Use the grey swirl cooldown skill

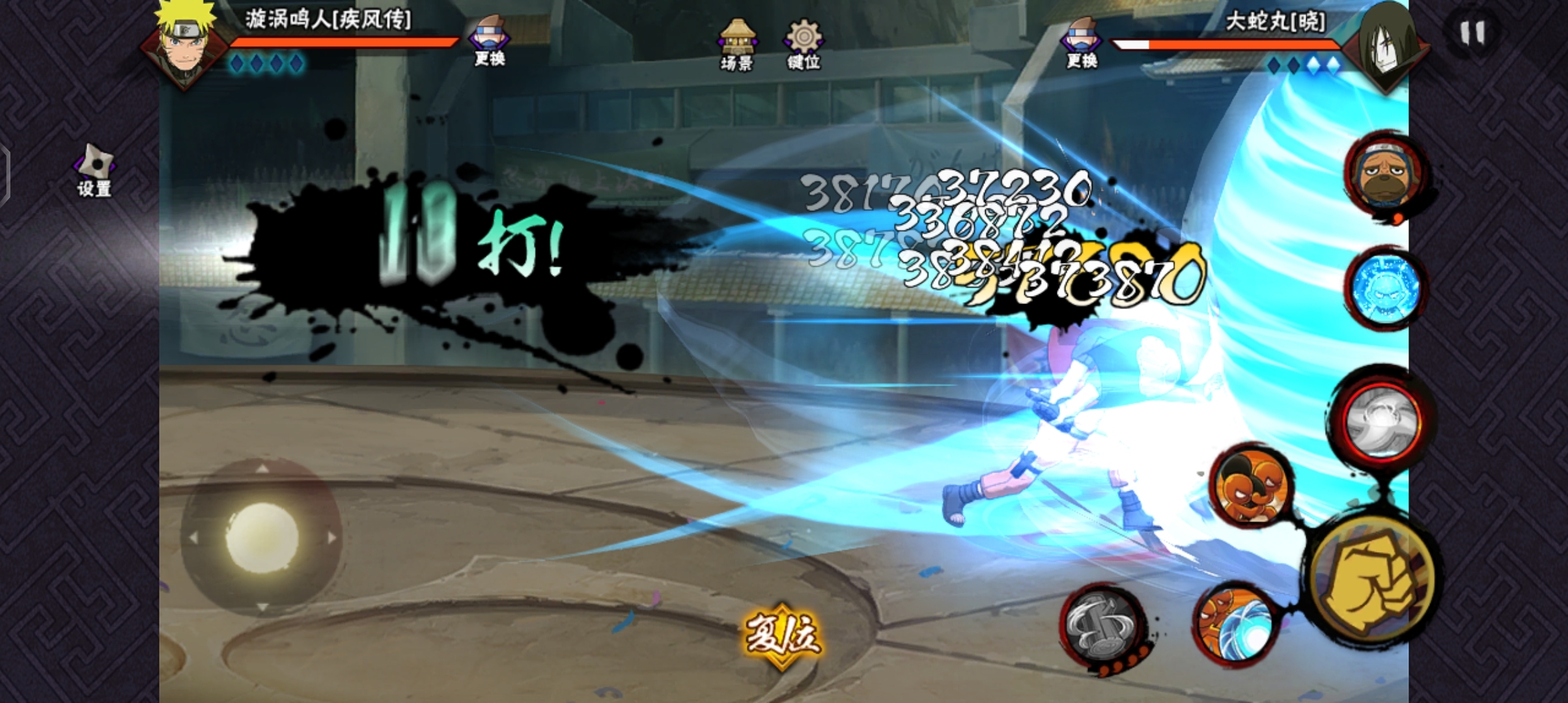point(1382,420)
